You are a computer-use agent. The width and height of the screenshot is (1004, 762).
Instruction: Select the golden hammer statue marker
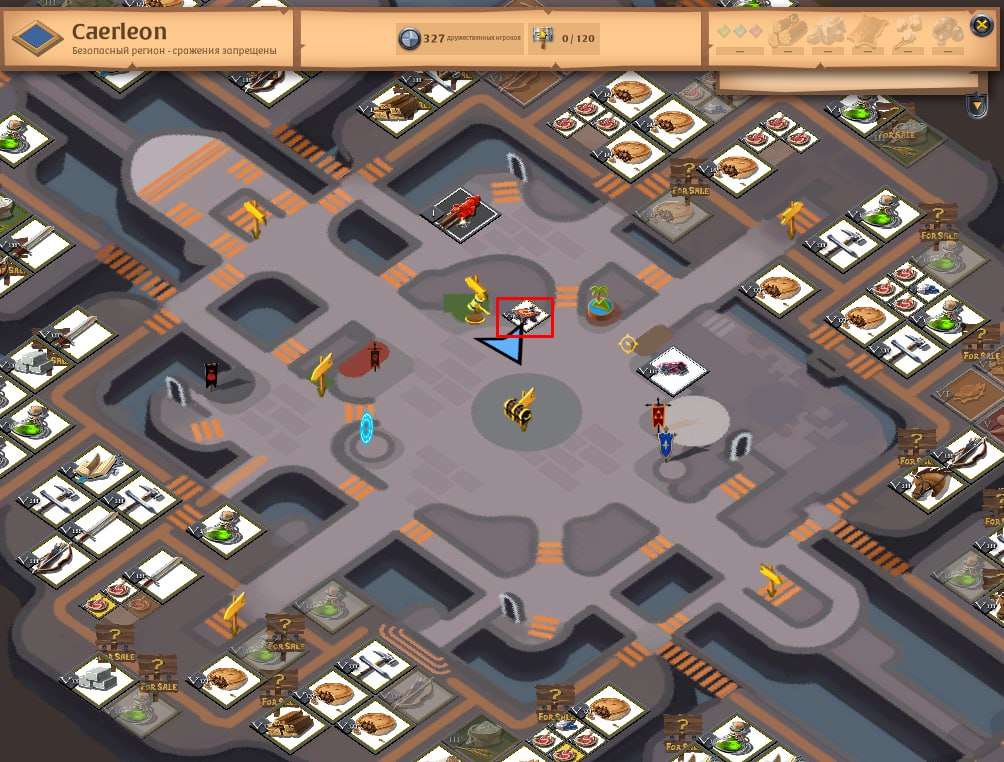tap(472, 298)
